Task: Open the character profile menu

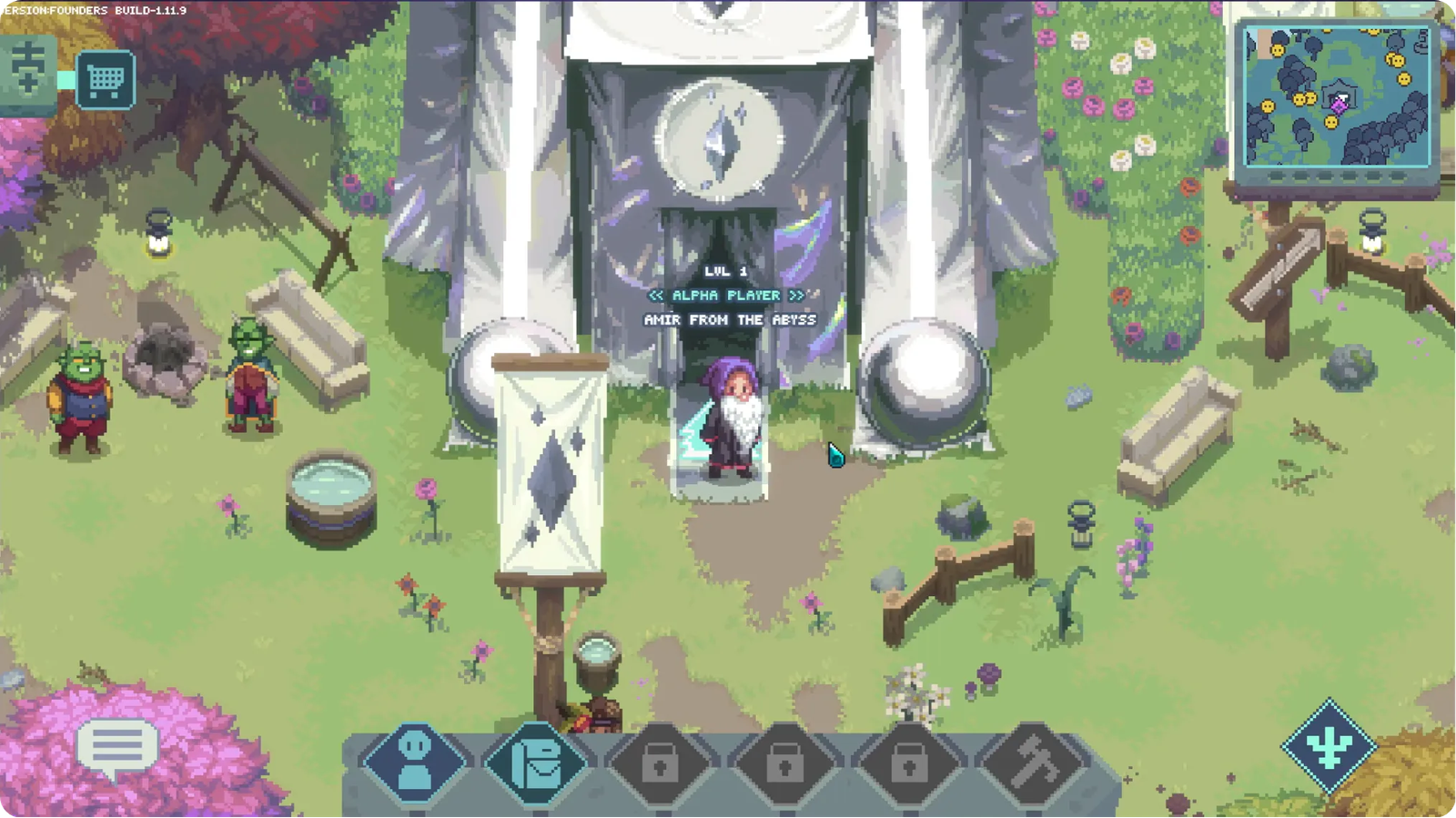Action: pos(415,762)
